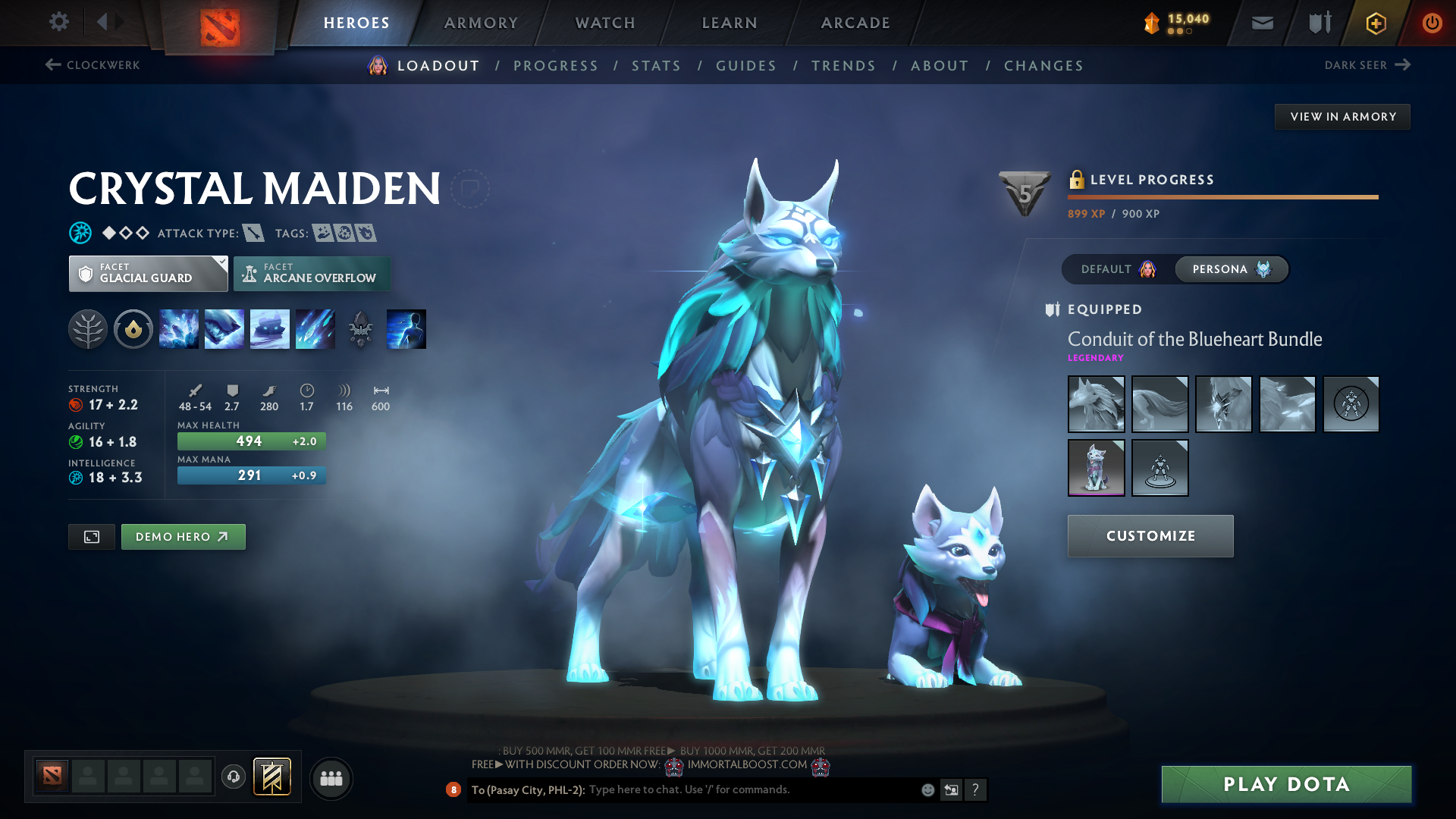Open the voice chat headset icon
1456x819 pixels.
coord(233,777)
